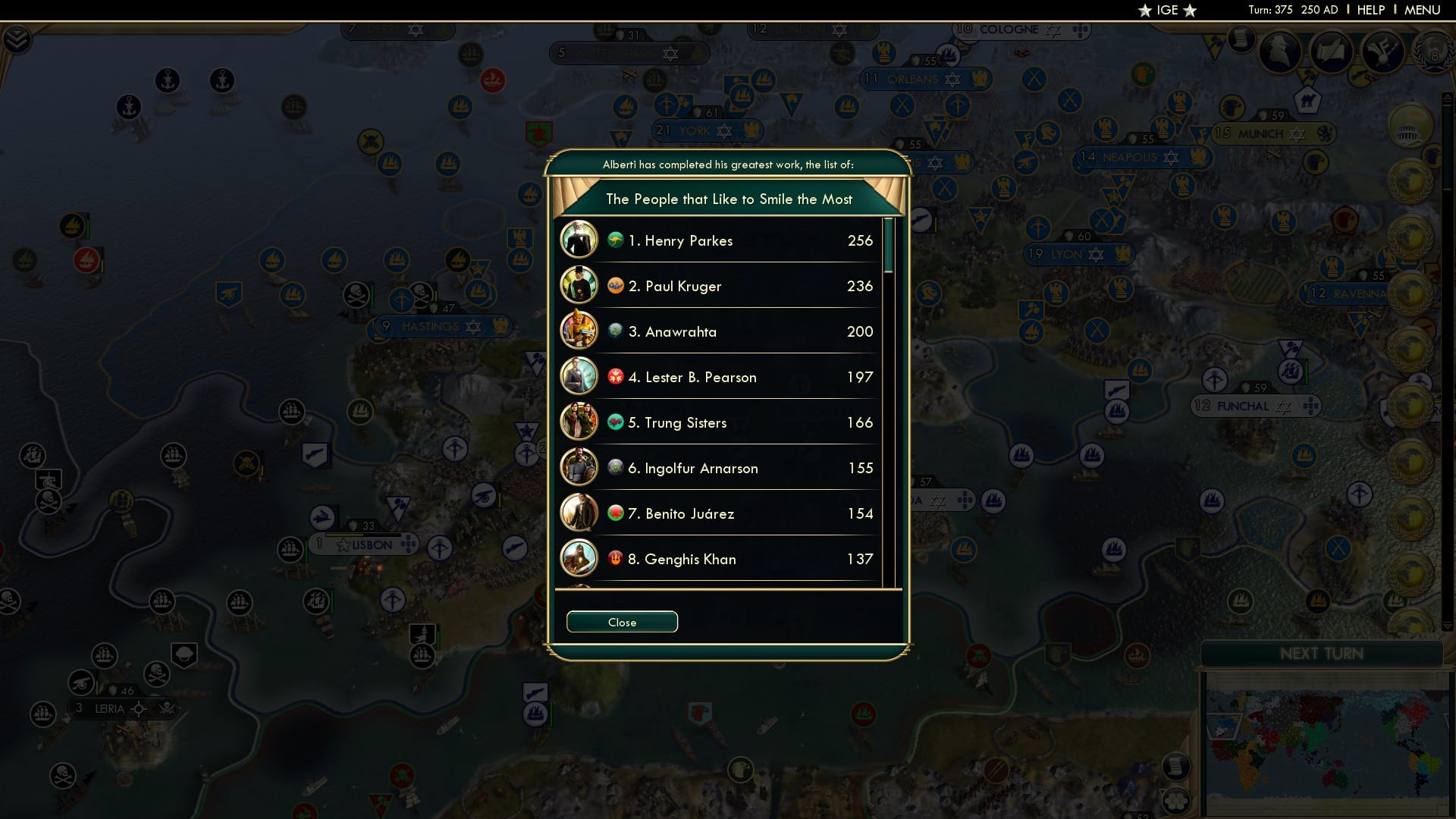Open the HELP menu

1370,10
